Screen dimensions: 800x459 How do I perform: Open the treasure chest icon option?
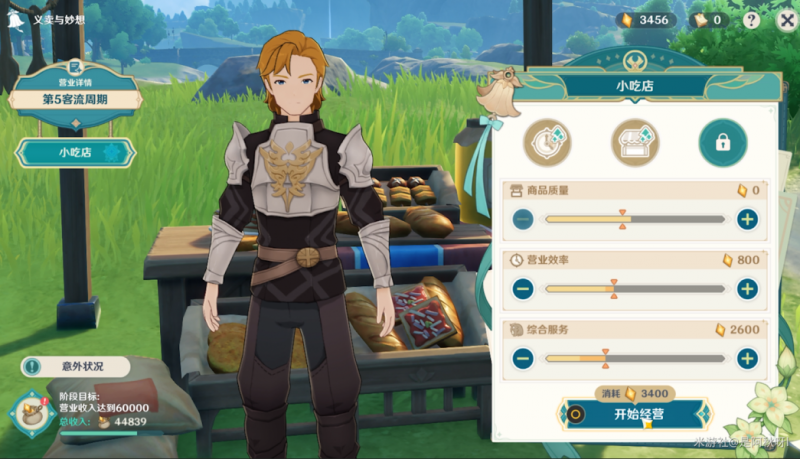point(635,142)
